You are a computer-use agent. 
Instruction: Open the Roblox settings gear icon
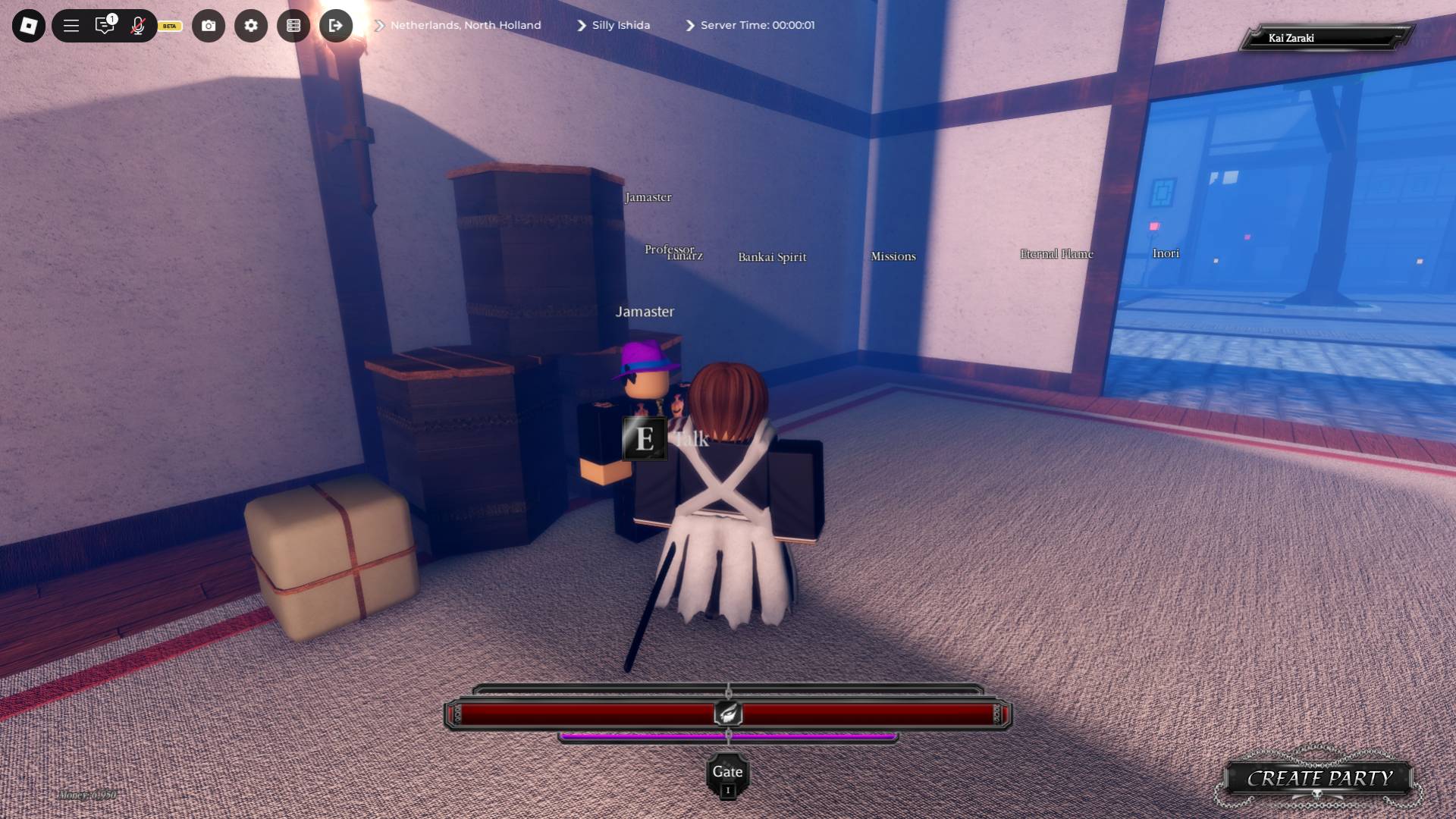[x=251, y=25]
